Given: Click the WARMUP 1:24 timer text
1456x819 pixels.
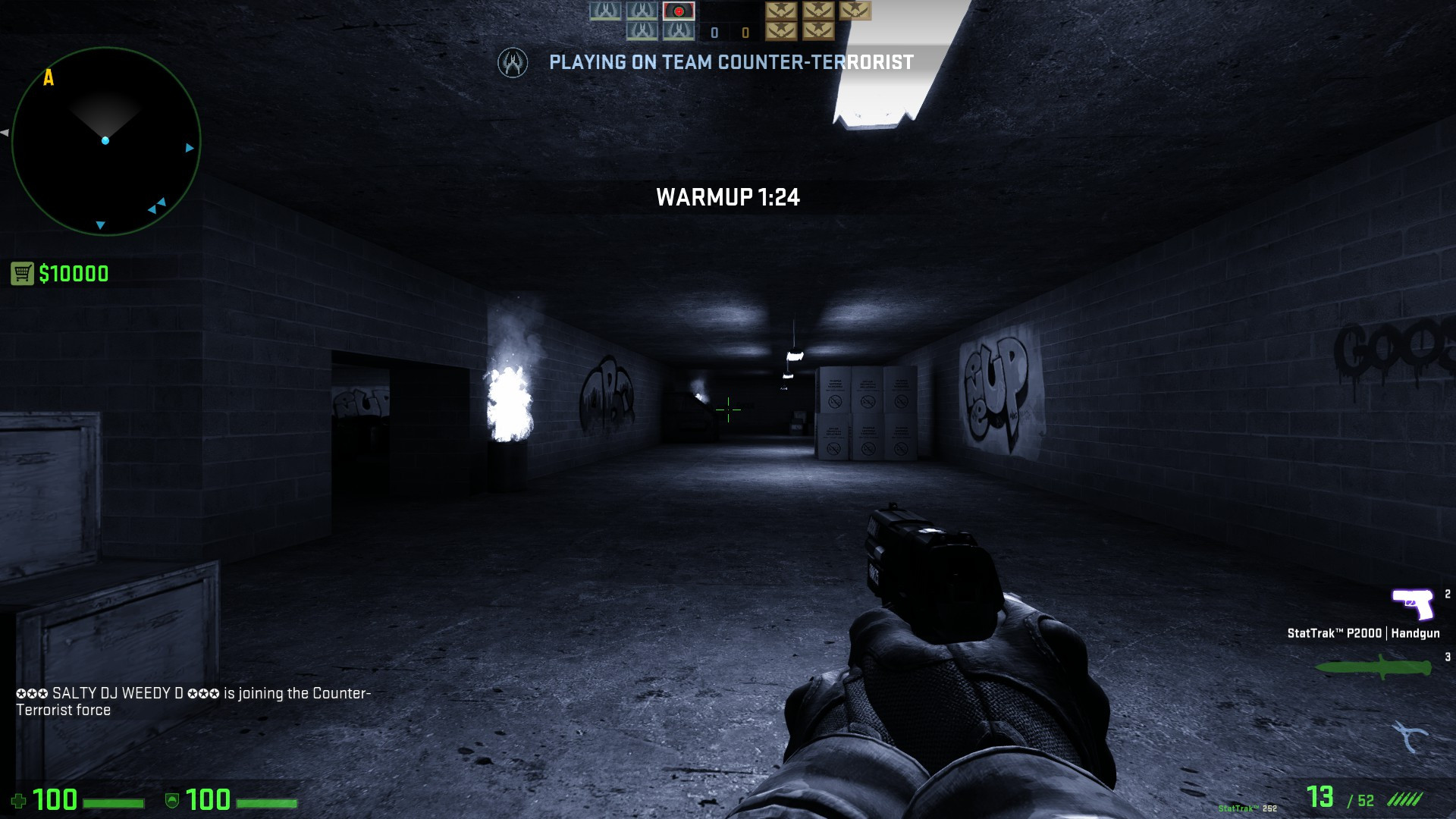Looking at the screenshot, I should 728,197.
